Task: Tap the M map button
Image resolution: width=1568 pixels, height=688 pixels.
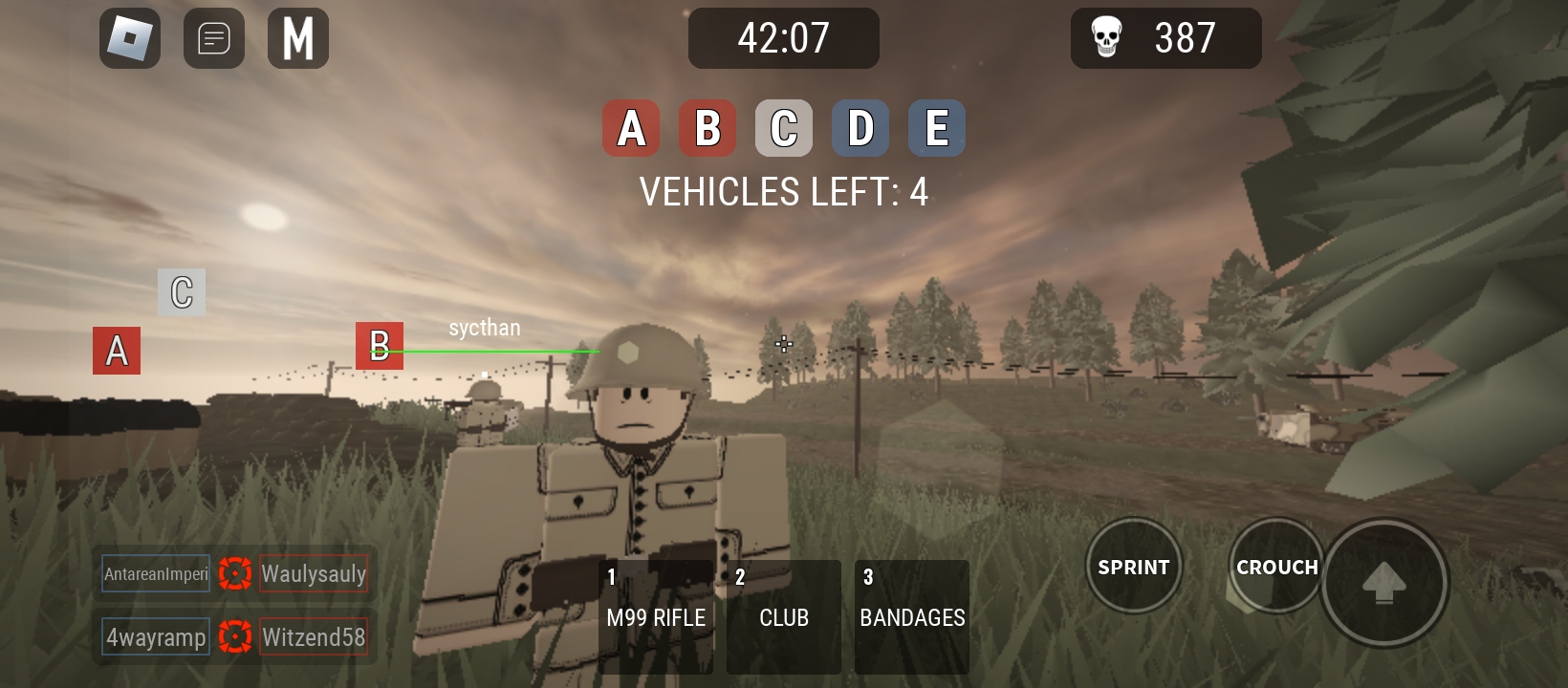Action: [x=298, y=38]
